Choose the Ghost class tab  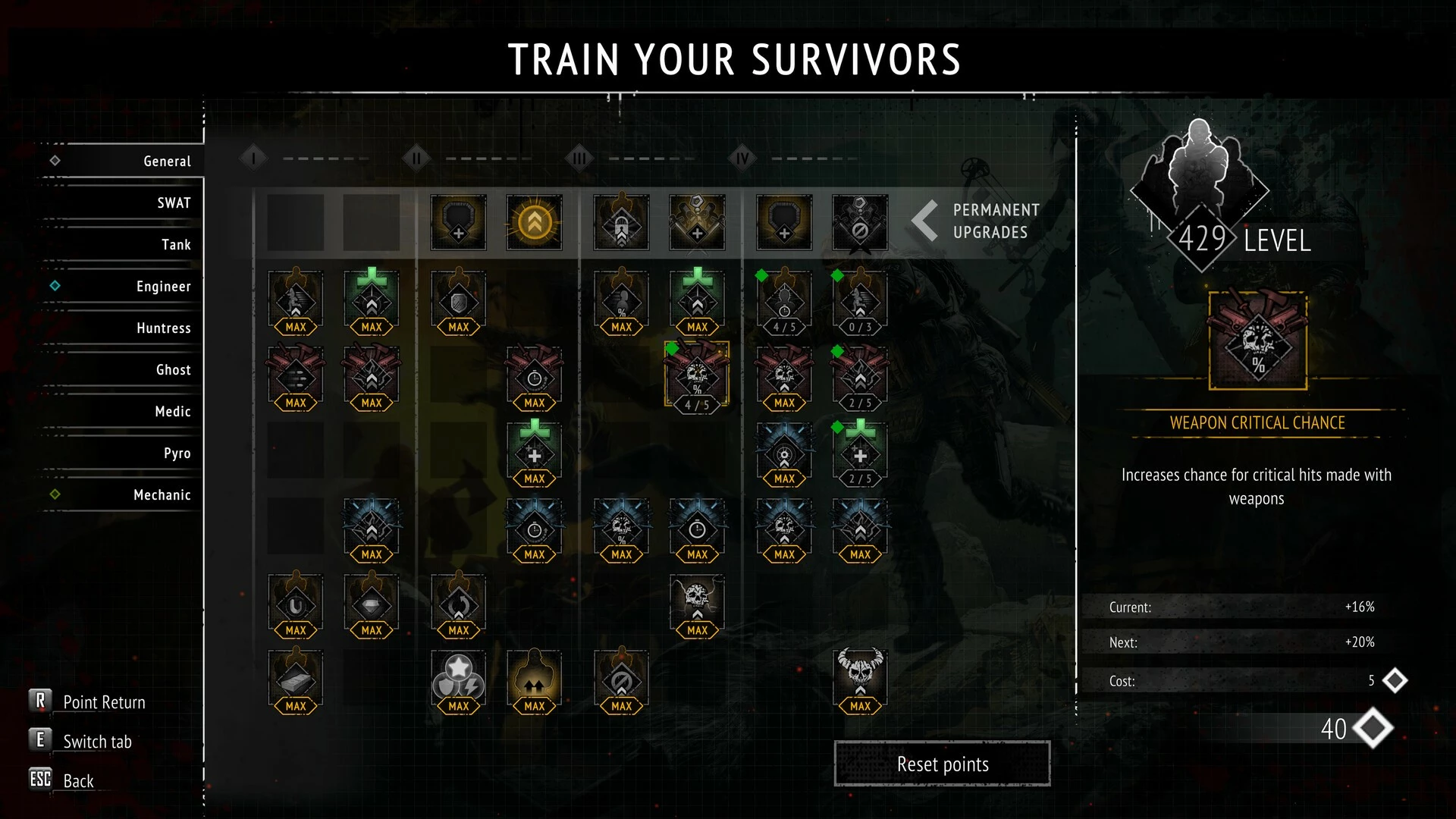click(173, 370)
